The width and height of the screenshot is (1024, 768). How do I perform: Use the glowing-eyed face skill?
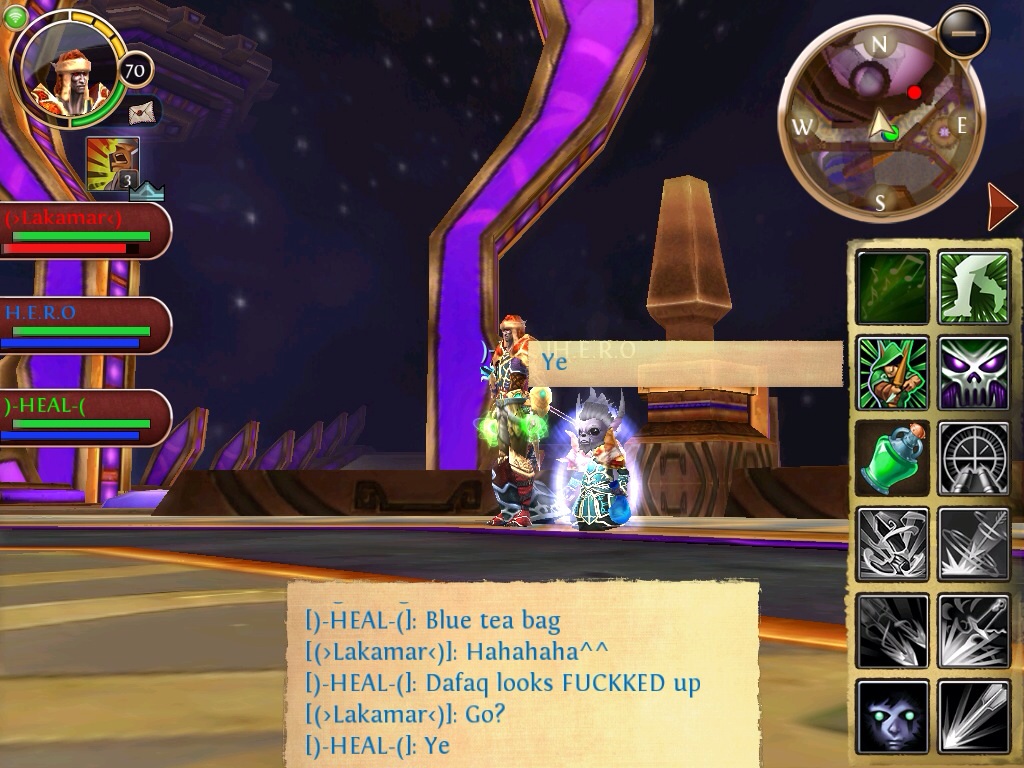pyautogui.click(x=893, y=717)
